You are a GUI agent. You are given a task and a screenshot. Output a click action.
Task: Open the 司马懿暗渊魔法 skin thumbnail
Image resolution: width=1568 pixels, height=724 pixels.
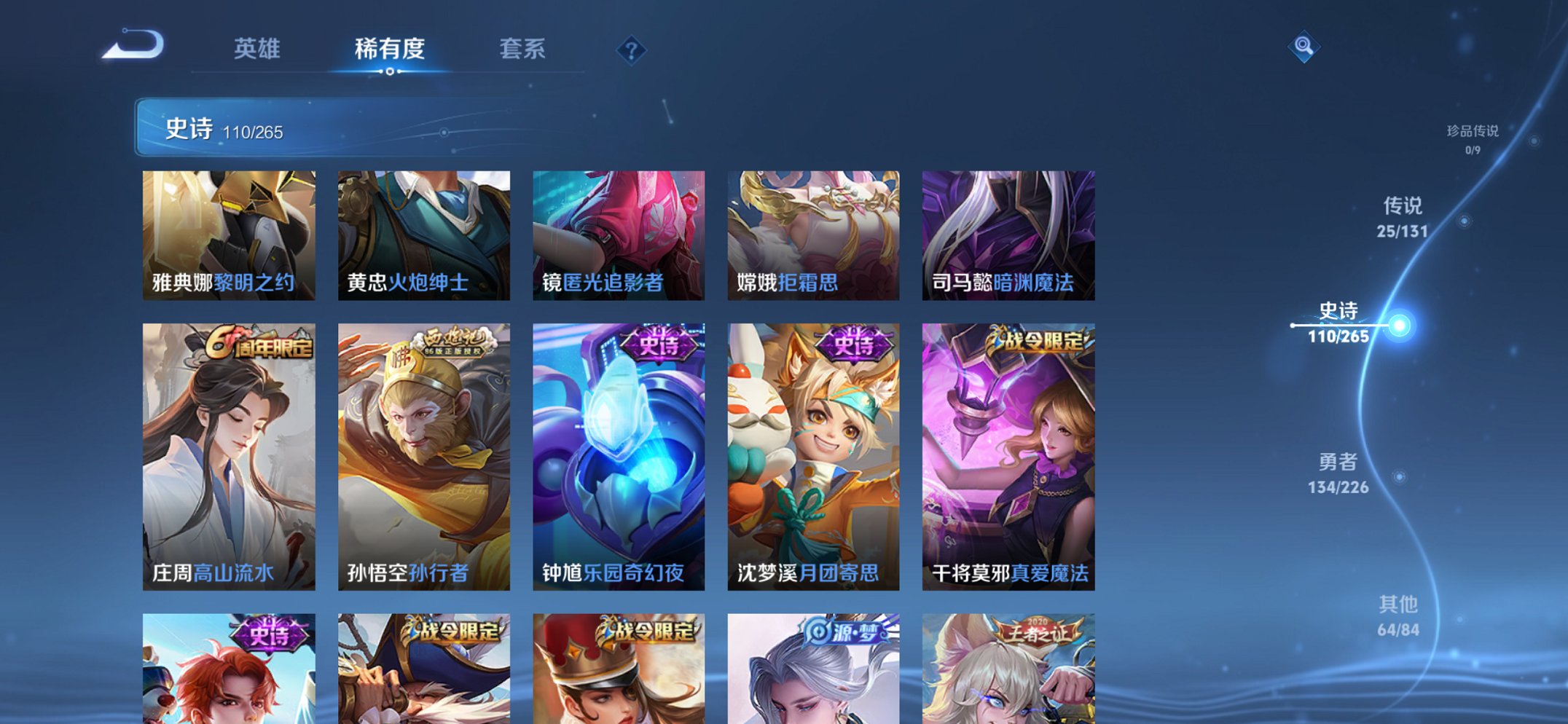point(1008,233)
